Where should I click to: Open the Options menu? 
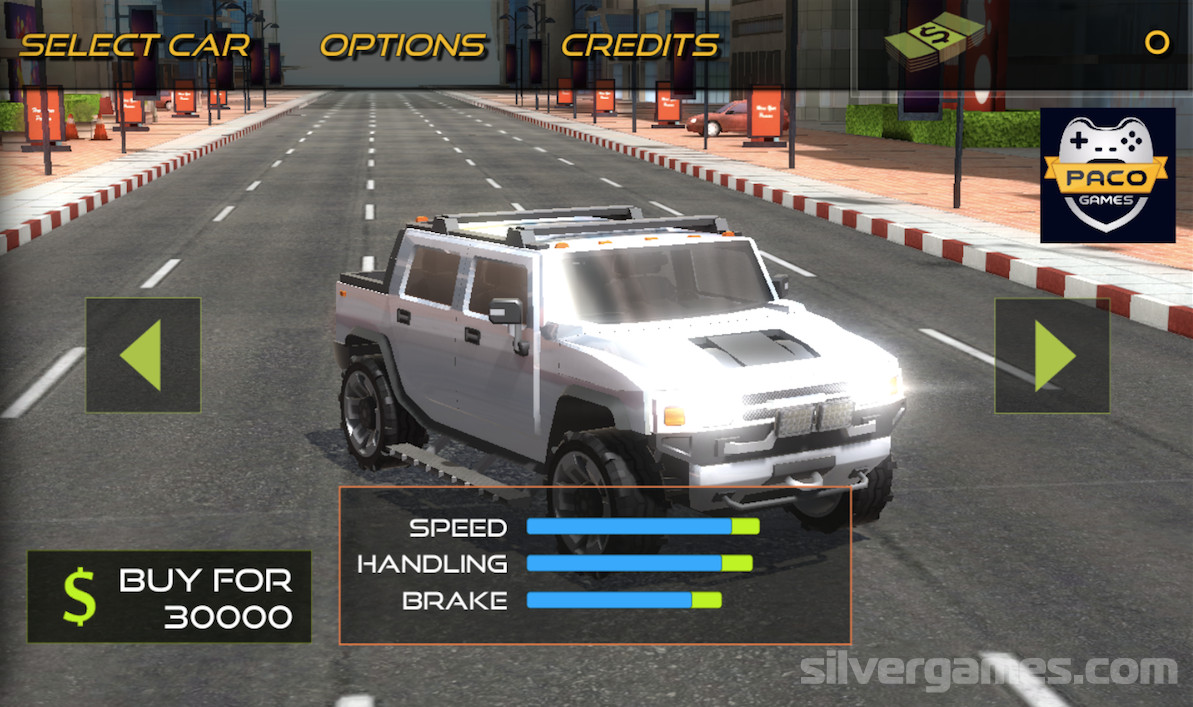[403, 45]
